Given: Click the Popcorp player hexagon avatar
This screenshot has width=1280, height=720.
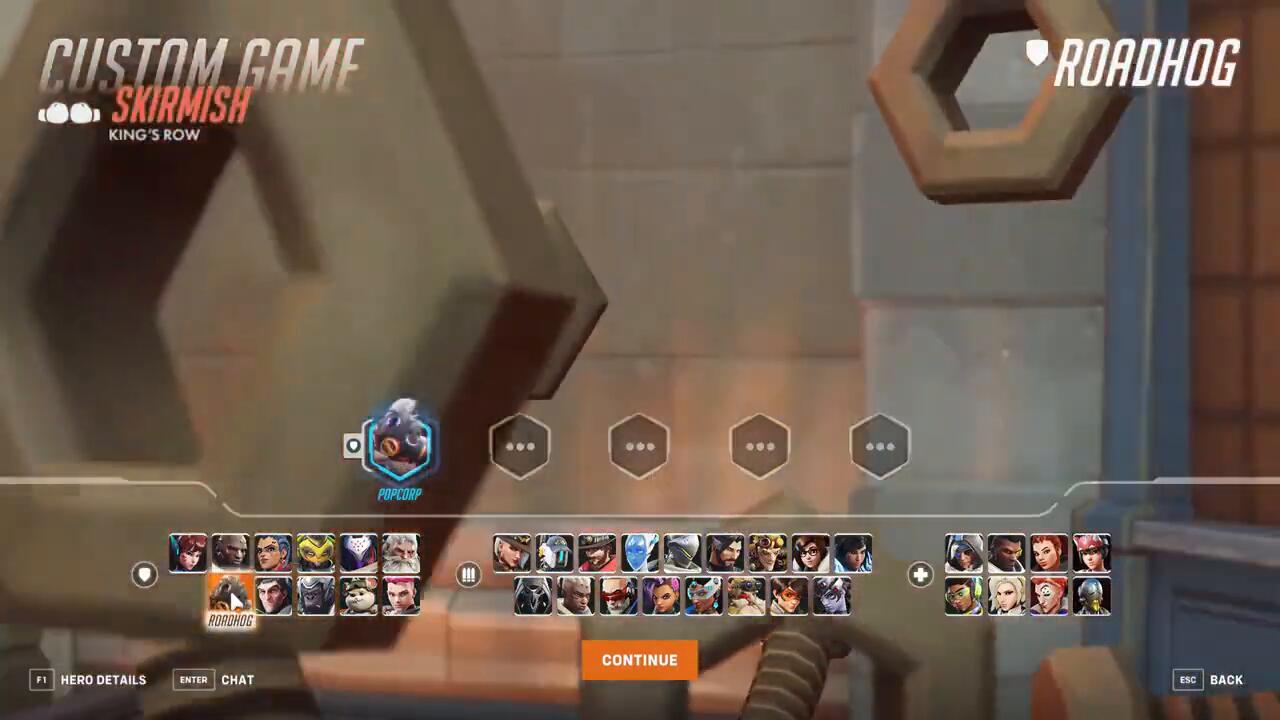Looking at the screenshot, I should pyautogui.click(x=400, y=445).
